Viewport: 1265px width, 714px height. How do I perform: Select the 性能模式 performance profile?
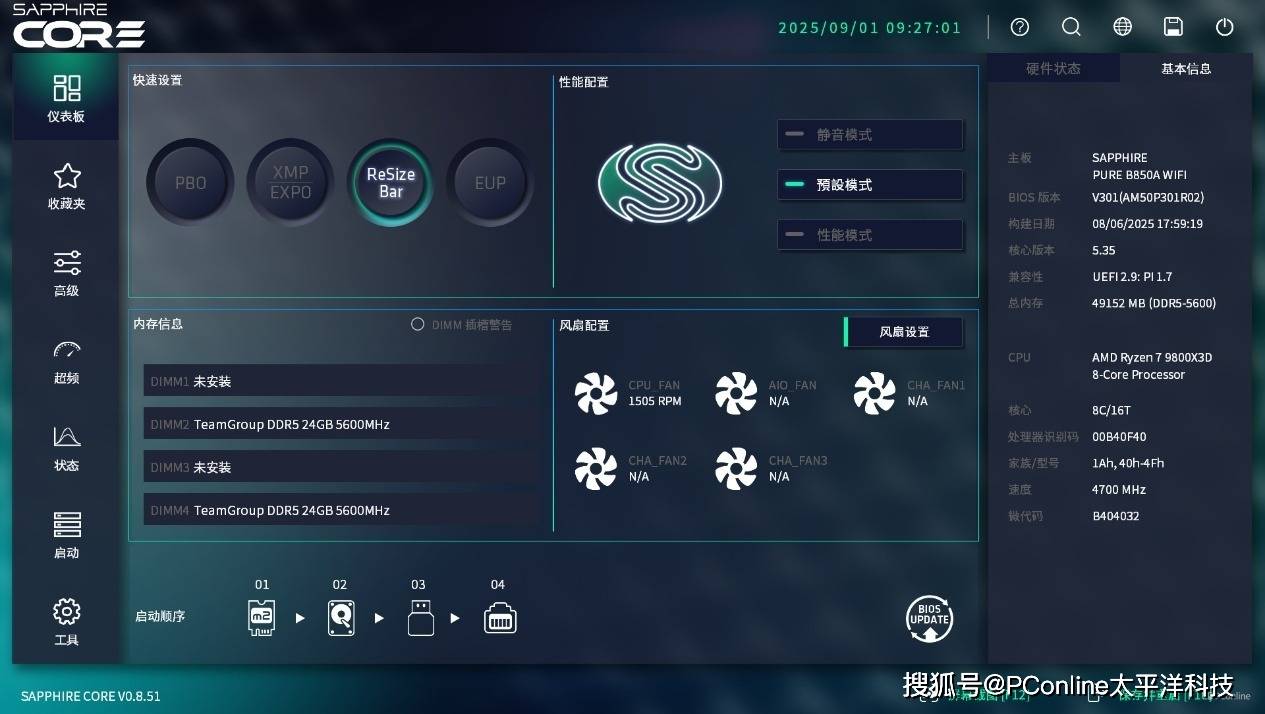[x=870, y=235]
